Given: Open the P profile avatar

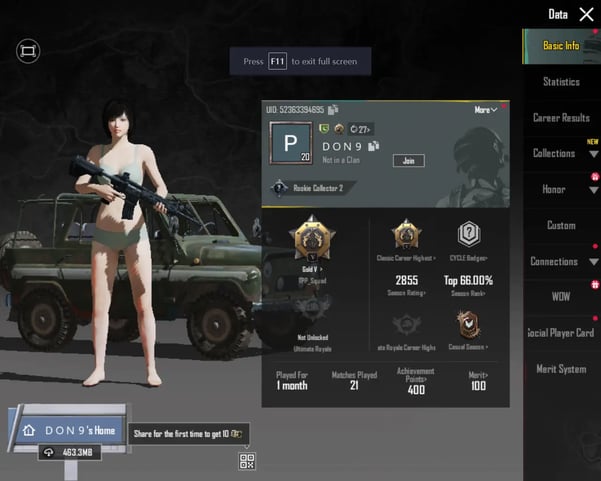Looking at the screenshot, I should pos(292,145).
